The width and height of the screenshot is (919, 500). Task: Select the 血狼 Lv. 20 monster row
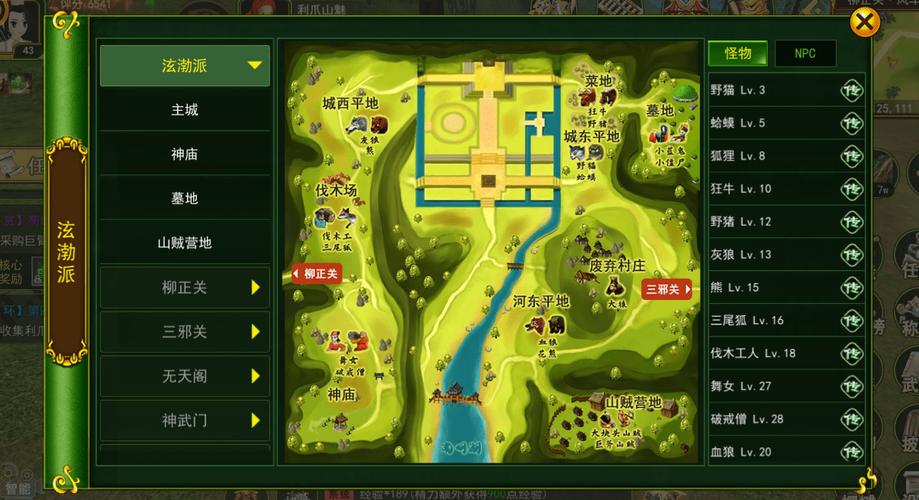pos(770,452)
